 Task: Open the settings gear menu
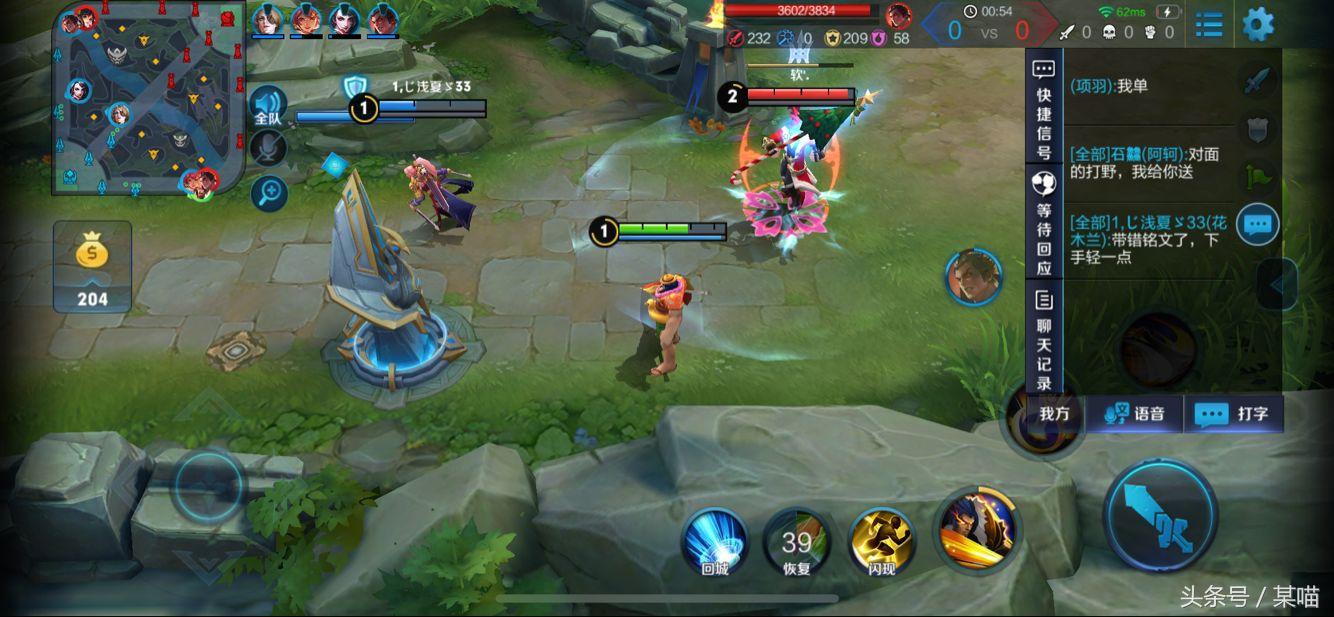click(x=1258, y=24)
